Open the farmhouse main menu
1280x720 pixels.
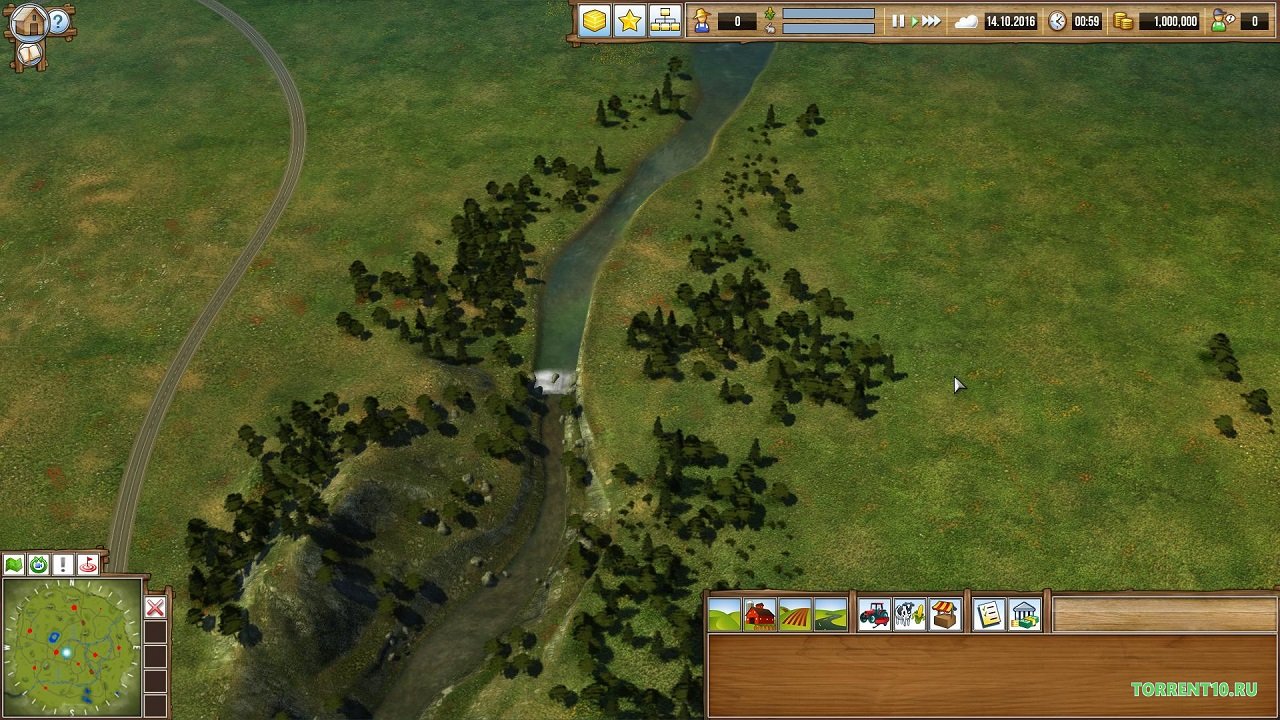[x=30, y=22]
